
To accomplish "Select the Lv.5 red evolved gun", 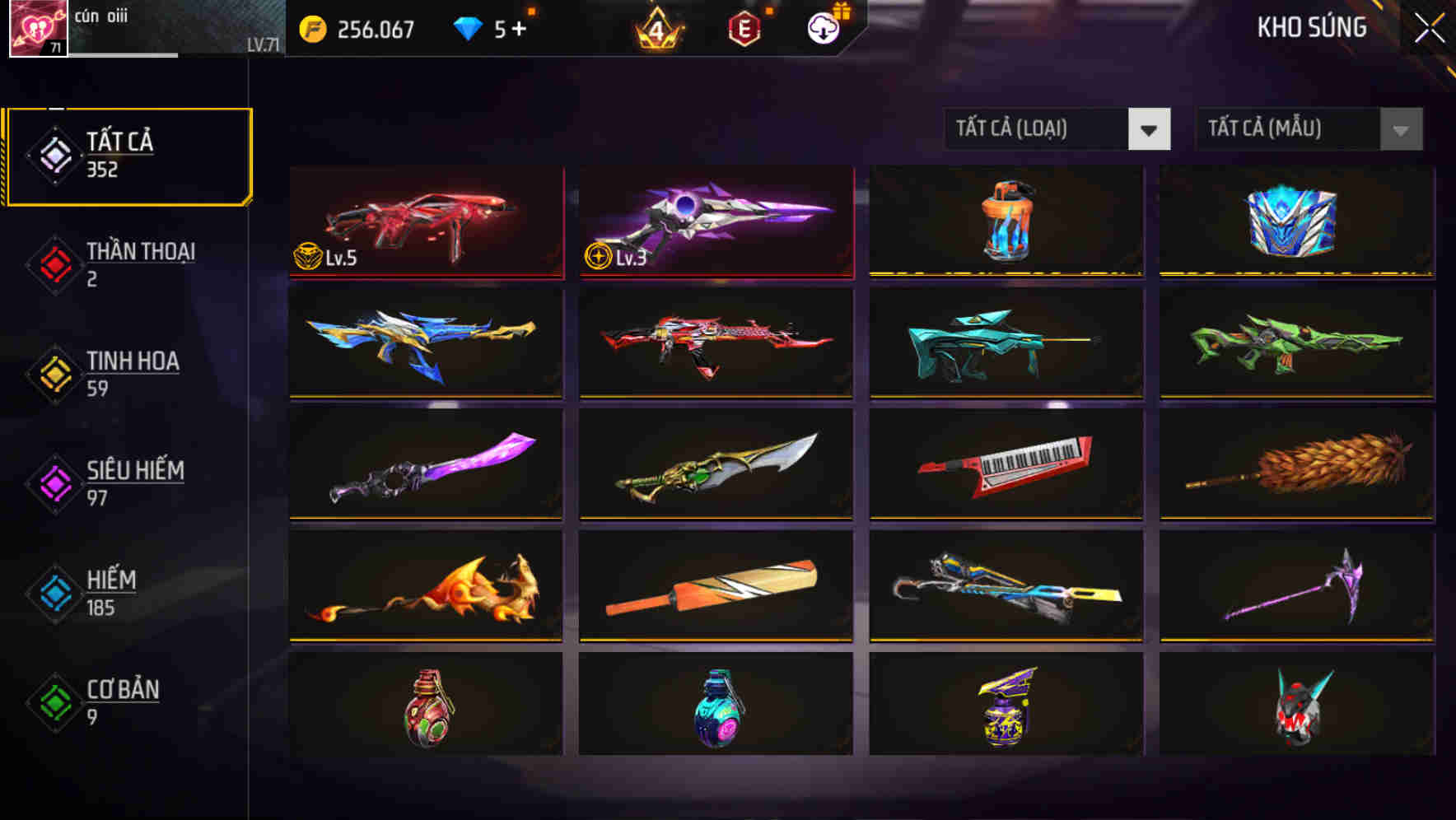I will (426, 222).
